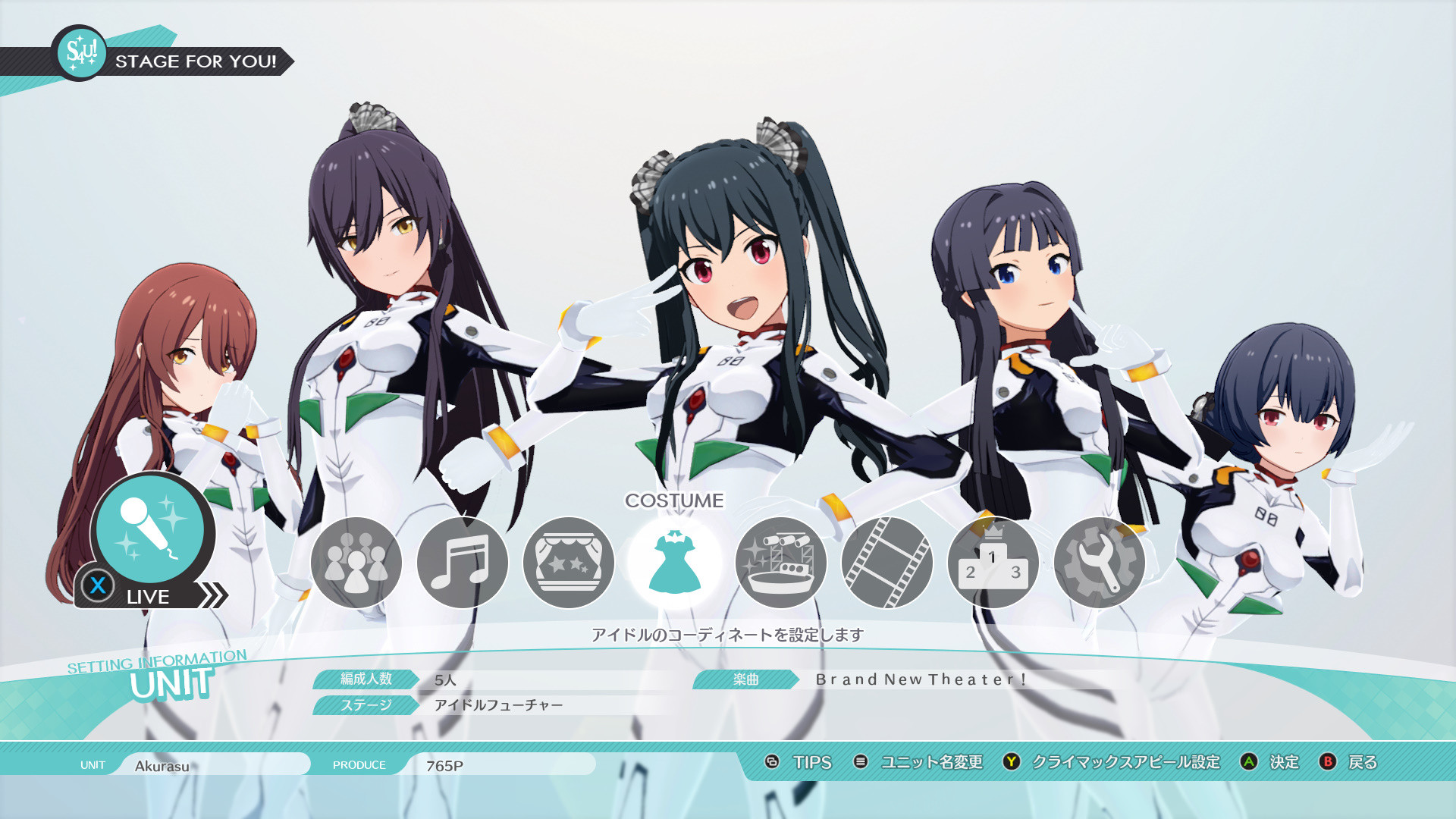
Task: Open ユニット名変更 to rename the unit
Action: pyautogui.click(x=931, y=763)
